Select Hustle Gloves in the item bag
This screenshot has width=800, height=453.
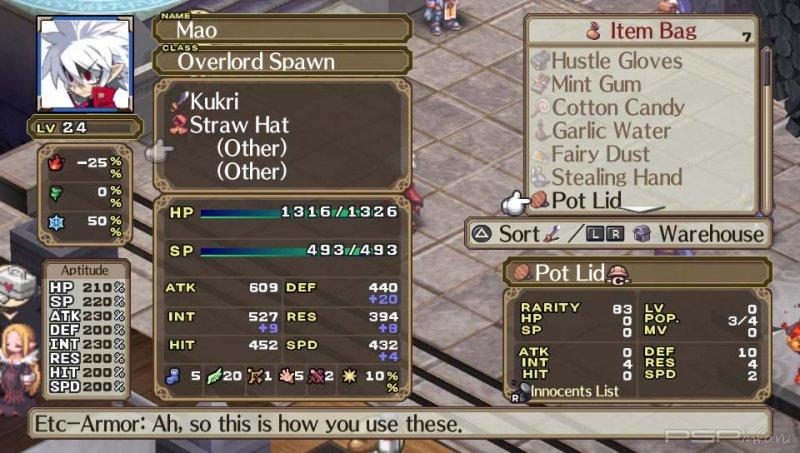(616, 62)
